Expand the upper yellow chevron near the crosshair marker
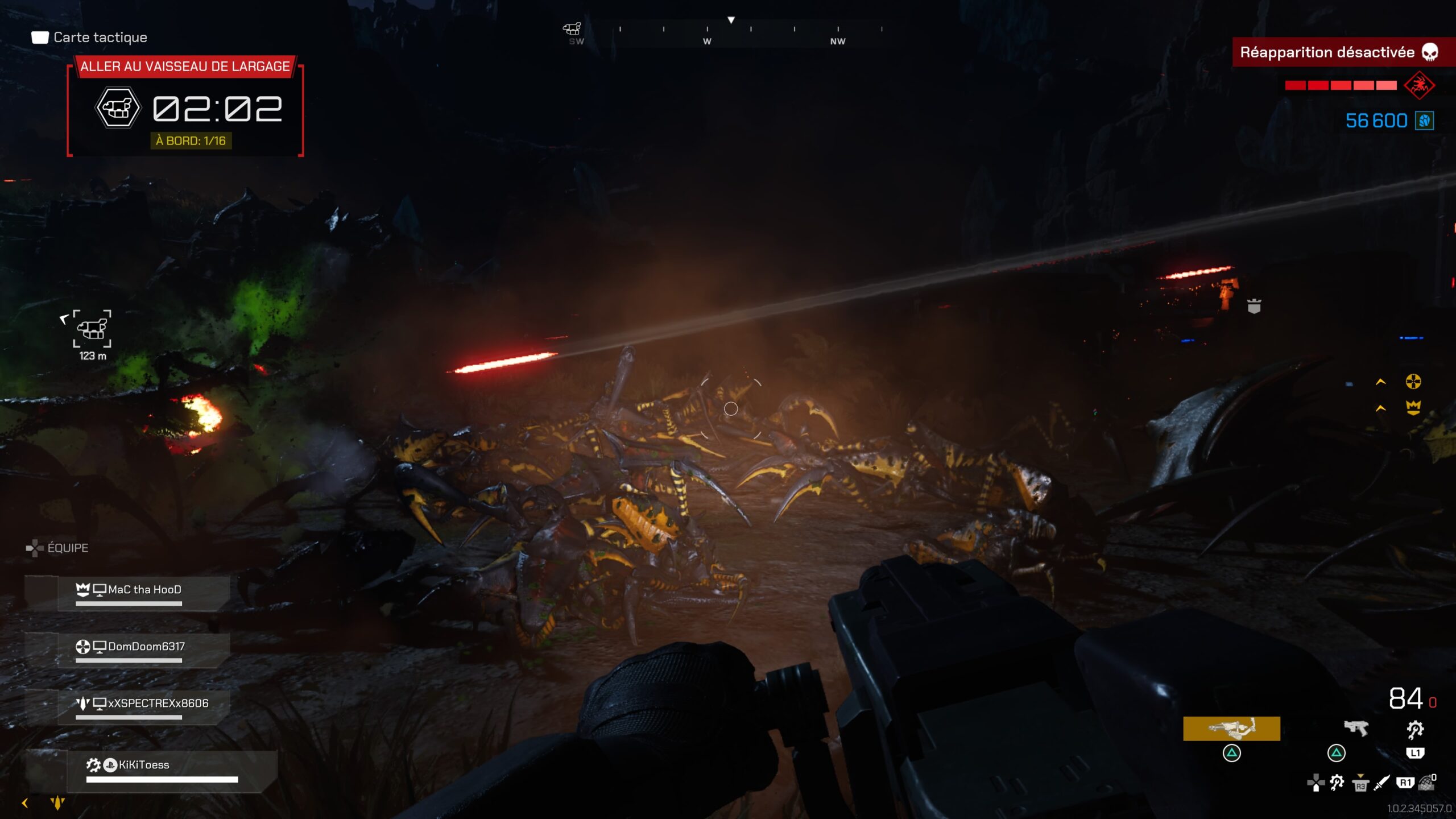Image resolution: width=1456 pixels, height=819 pixels. click(x=1380, y=382)
